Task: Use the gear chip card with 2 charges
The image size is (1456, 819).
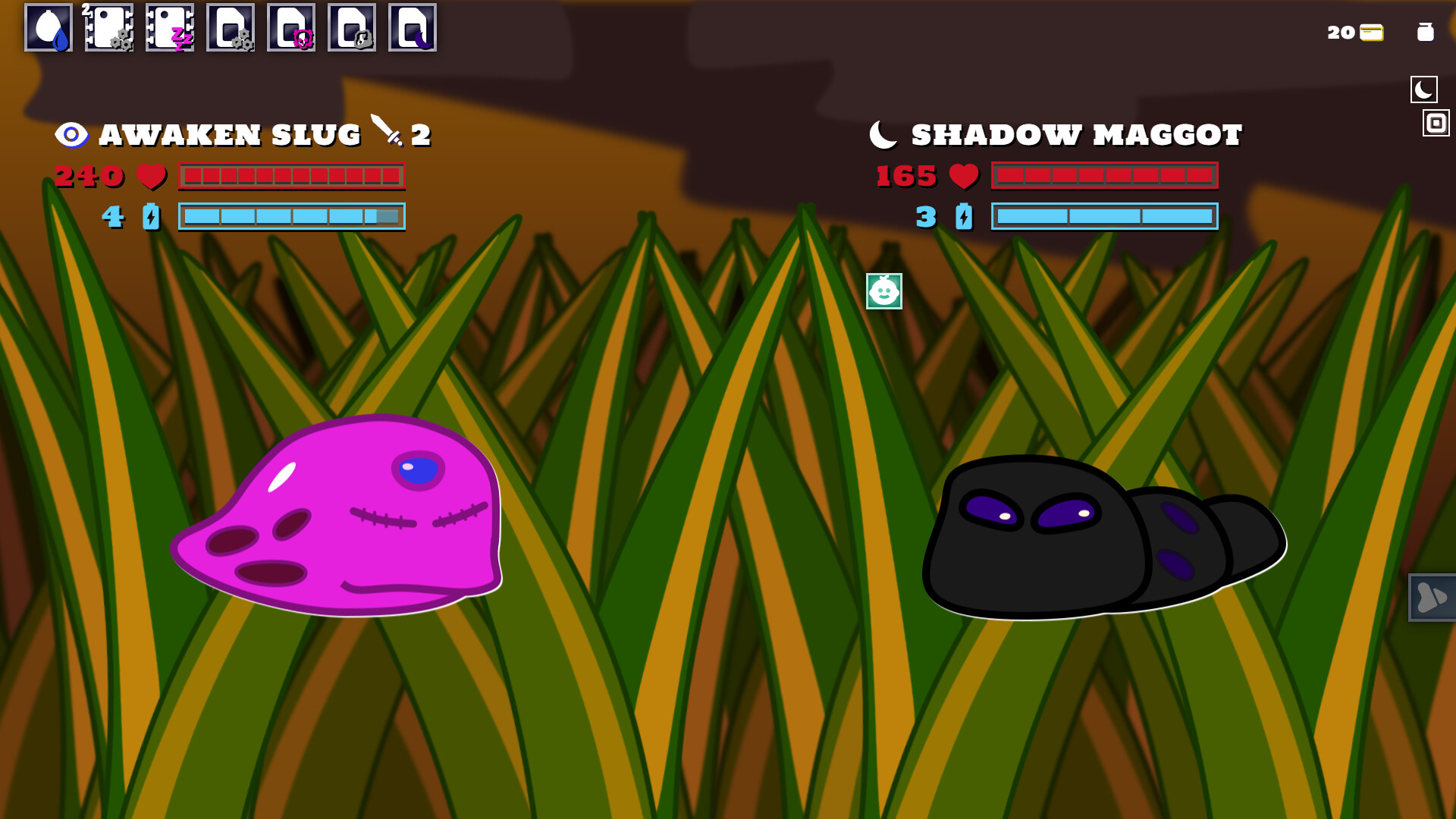Action: coord(109,29)
